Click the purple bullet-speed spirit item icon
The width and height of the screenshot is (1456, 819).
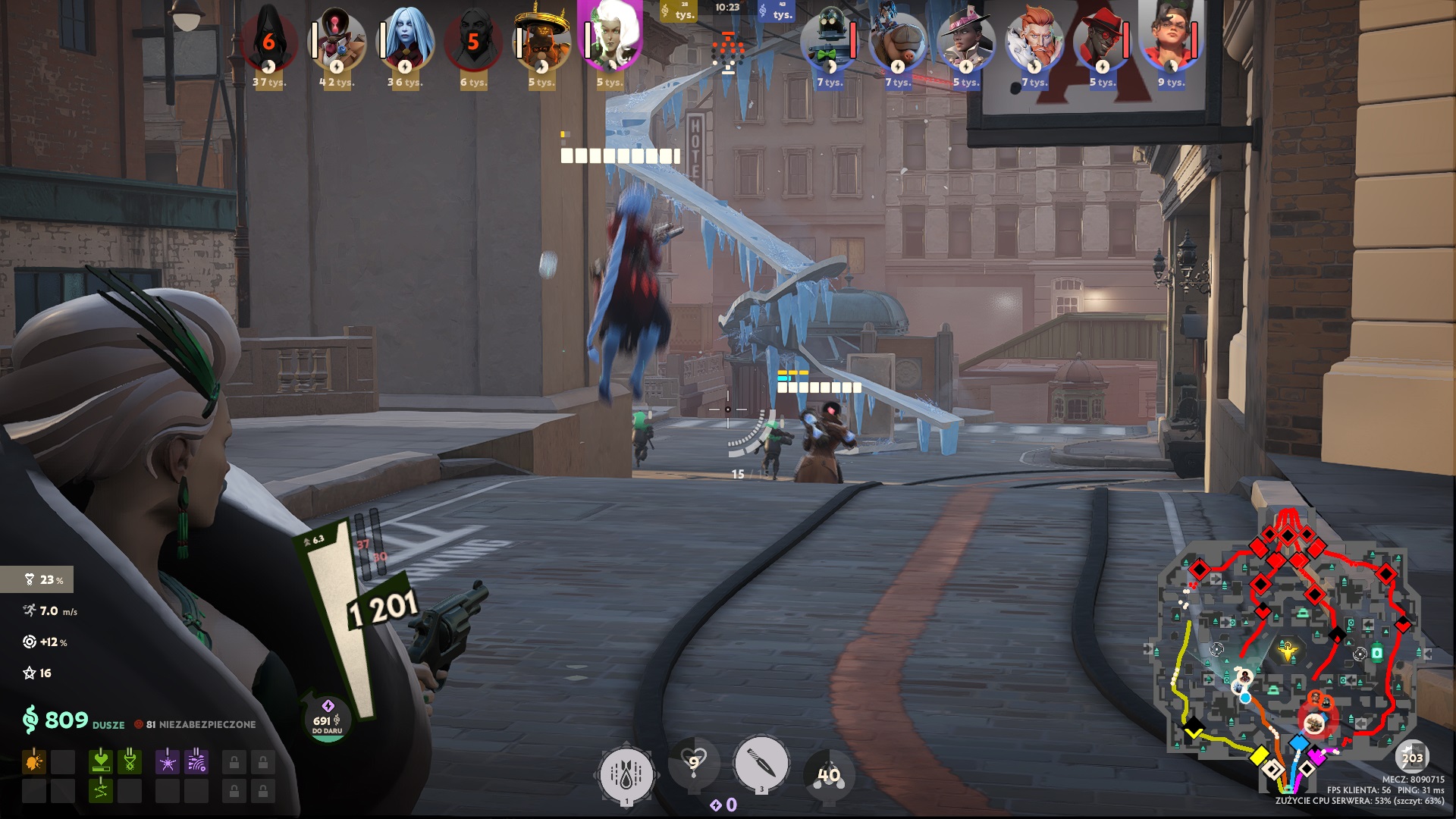196,761
